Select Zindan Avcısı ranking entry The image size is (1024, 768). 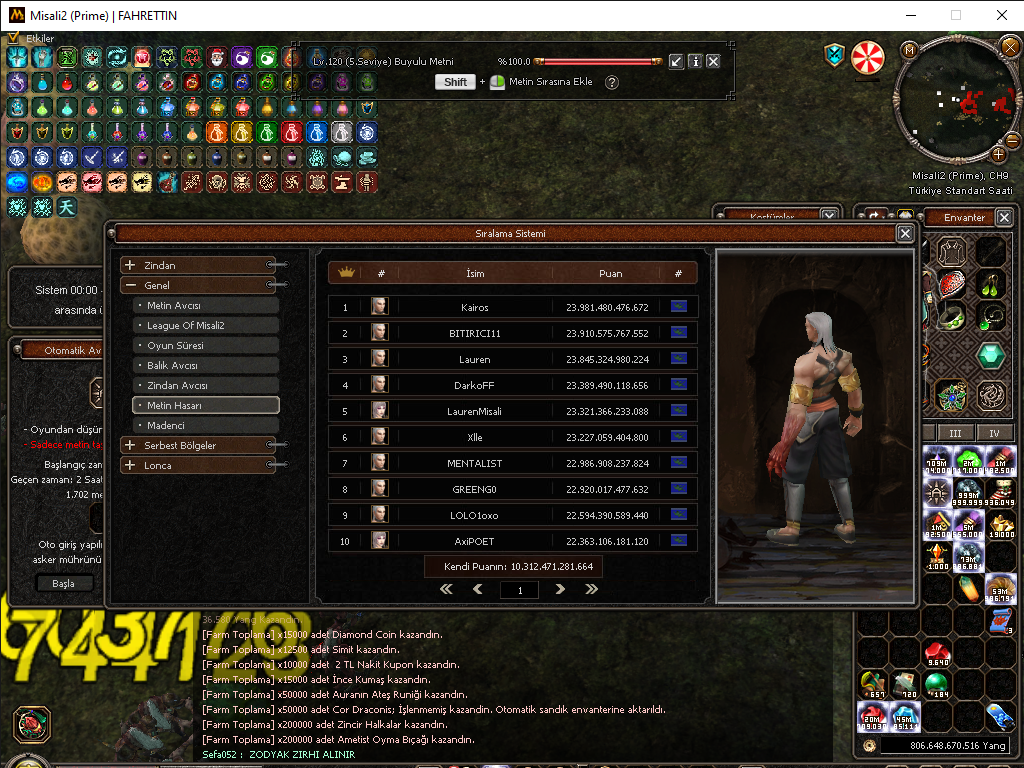click(205, 385)
